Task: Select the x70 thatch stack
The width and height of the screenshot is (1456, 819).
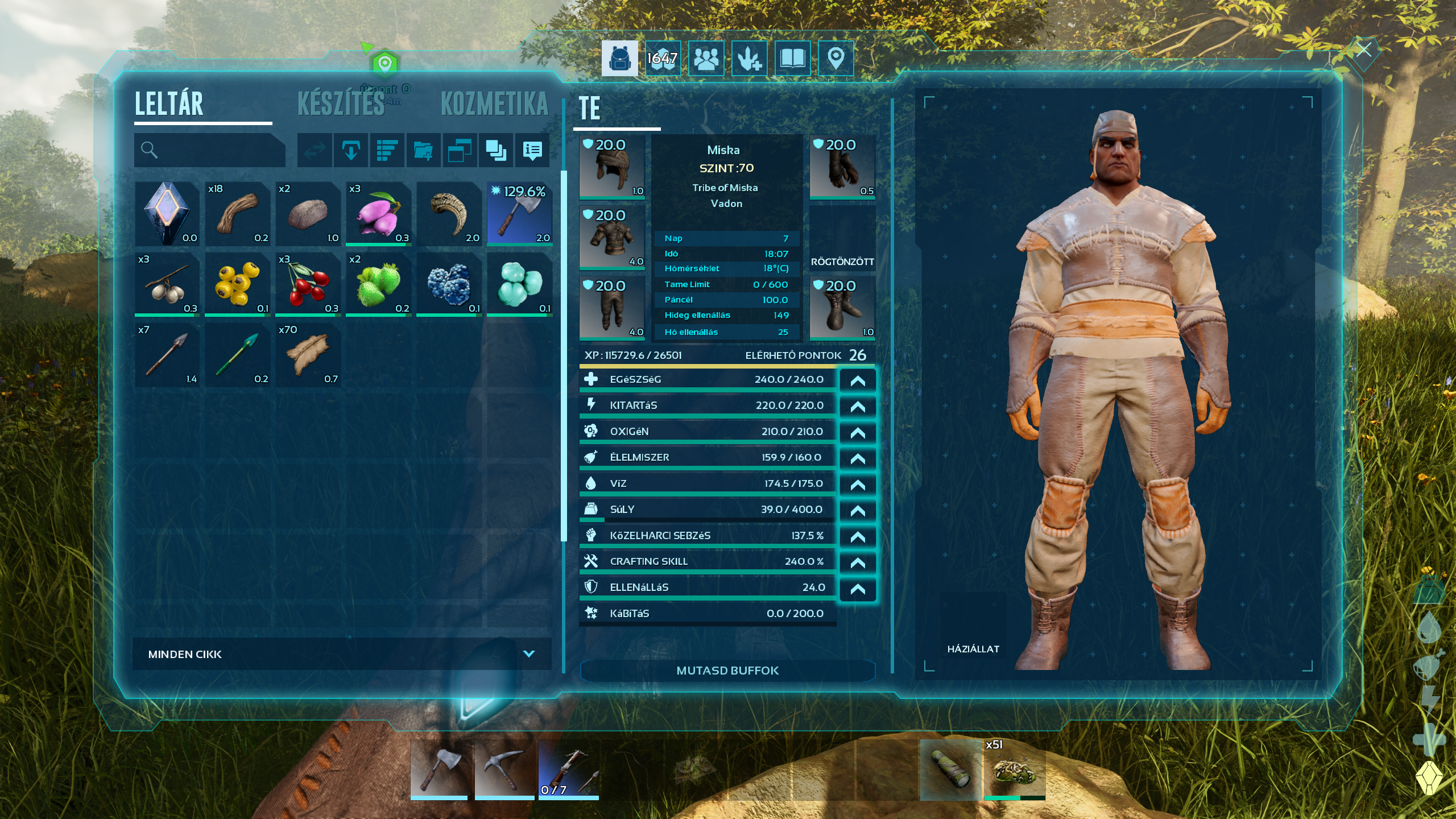Action: pyautogui.click(x=308, y=355)
